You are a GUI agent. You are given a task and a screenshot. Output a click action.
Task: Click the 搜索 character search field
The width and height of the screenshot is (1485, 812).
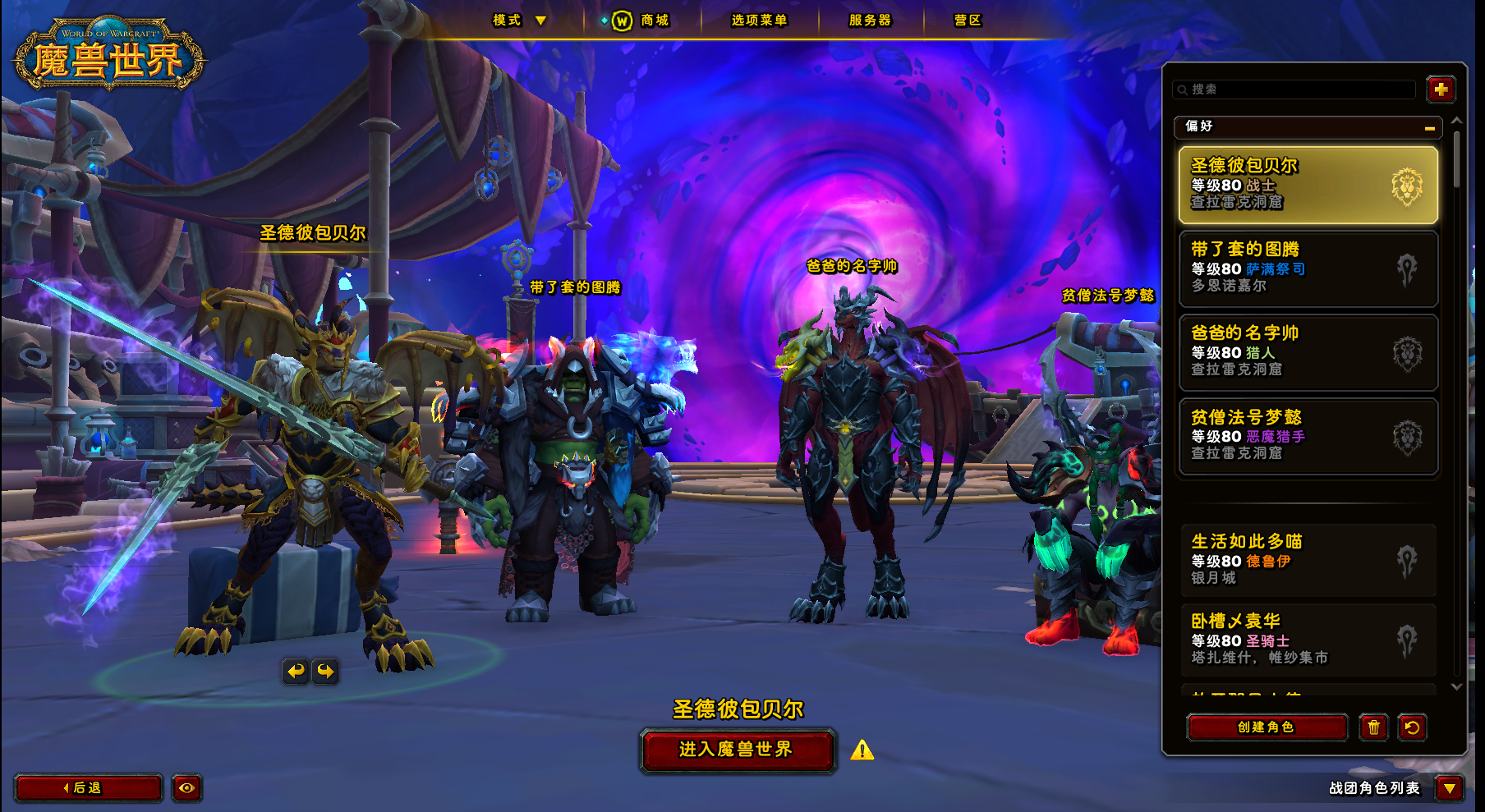pyautogui.click(x=1298, y=89)
